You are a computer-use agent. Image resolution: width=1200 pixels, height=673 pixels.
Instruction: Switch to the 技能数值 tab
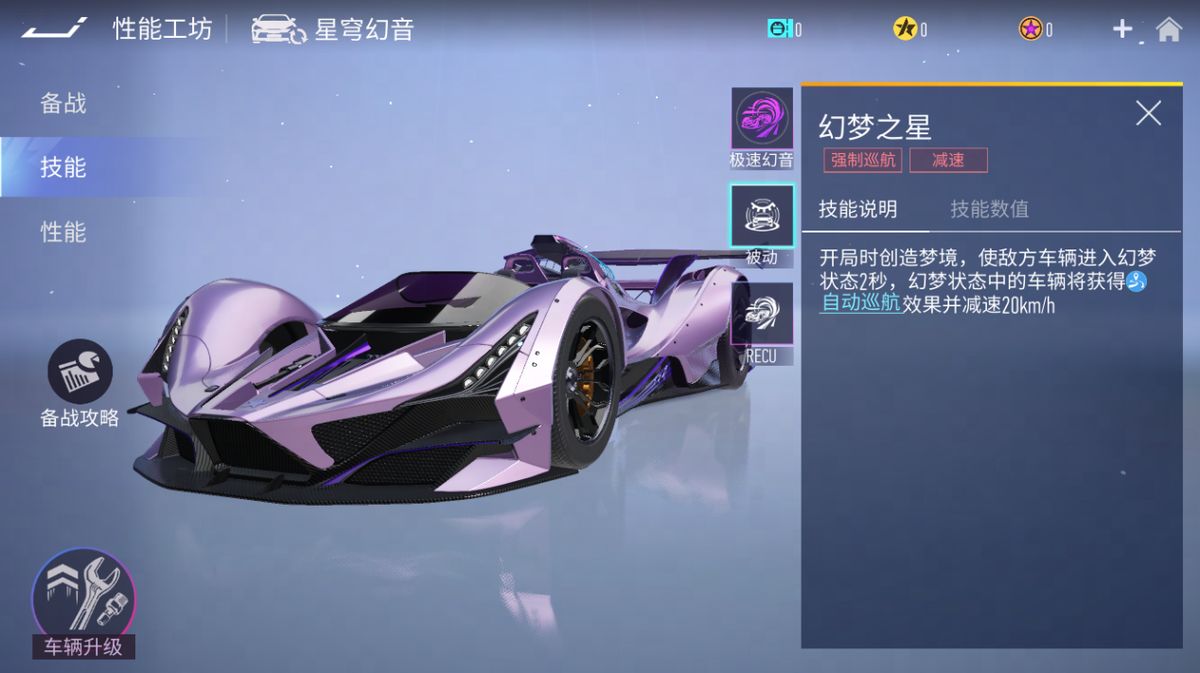point(989,209)
